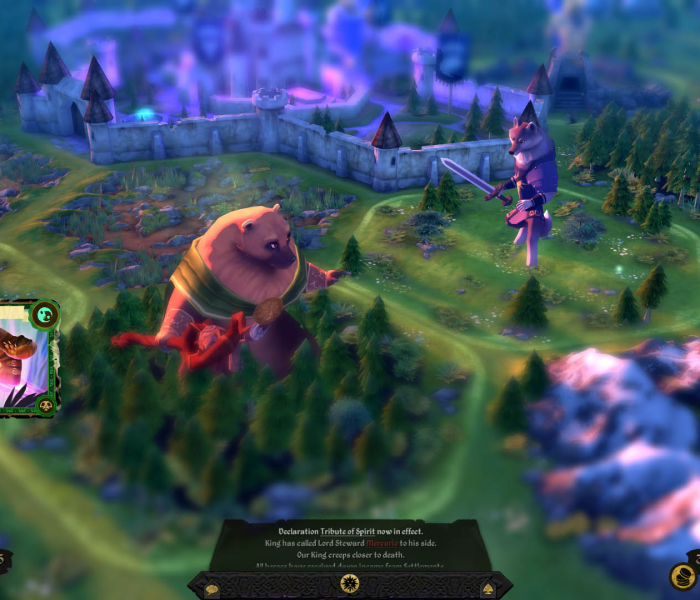Click the spade icon on the log bar
Viewport: 700px width, 600px height.
487,589
